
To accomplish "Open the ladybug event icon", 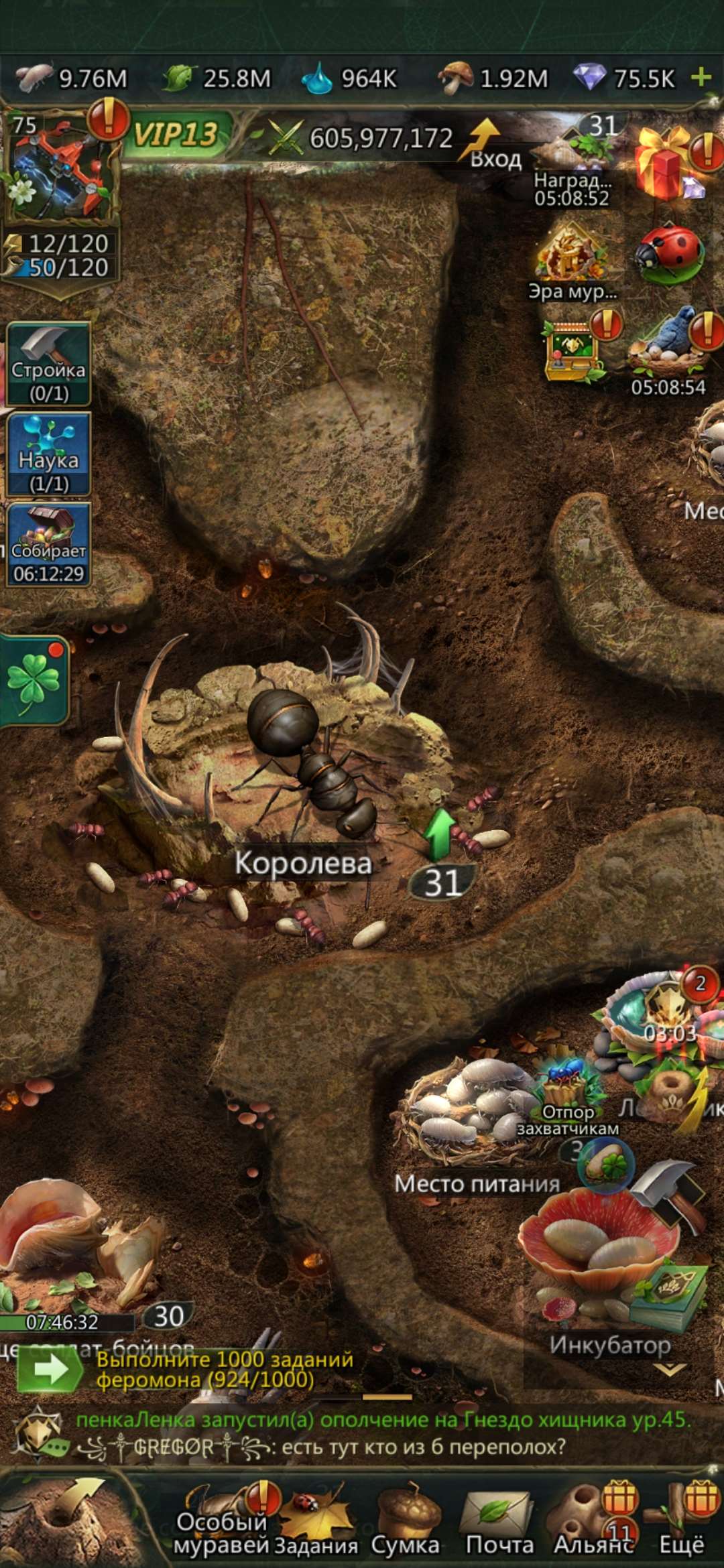I will (668, 255).
